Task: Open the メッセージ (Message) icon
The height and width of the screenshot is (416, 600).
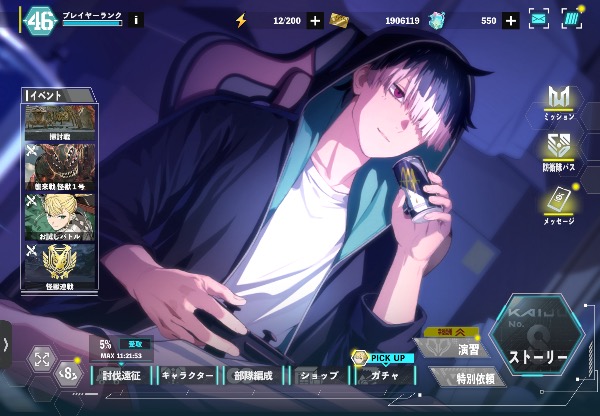Action: pos(558,206)
